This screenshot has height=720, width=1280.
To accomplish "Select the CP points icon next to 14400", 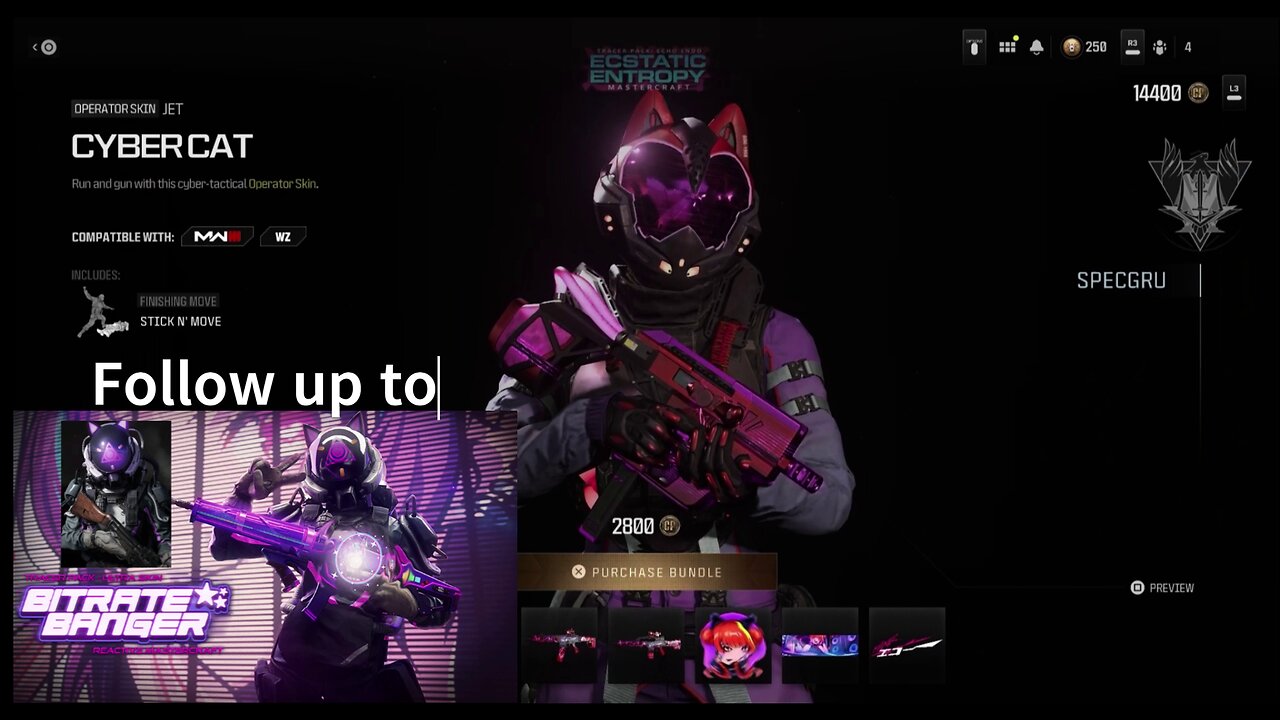I will (1196, 91).
